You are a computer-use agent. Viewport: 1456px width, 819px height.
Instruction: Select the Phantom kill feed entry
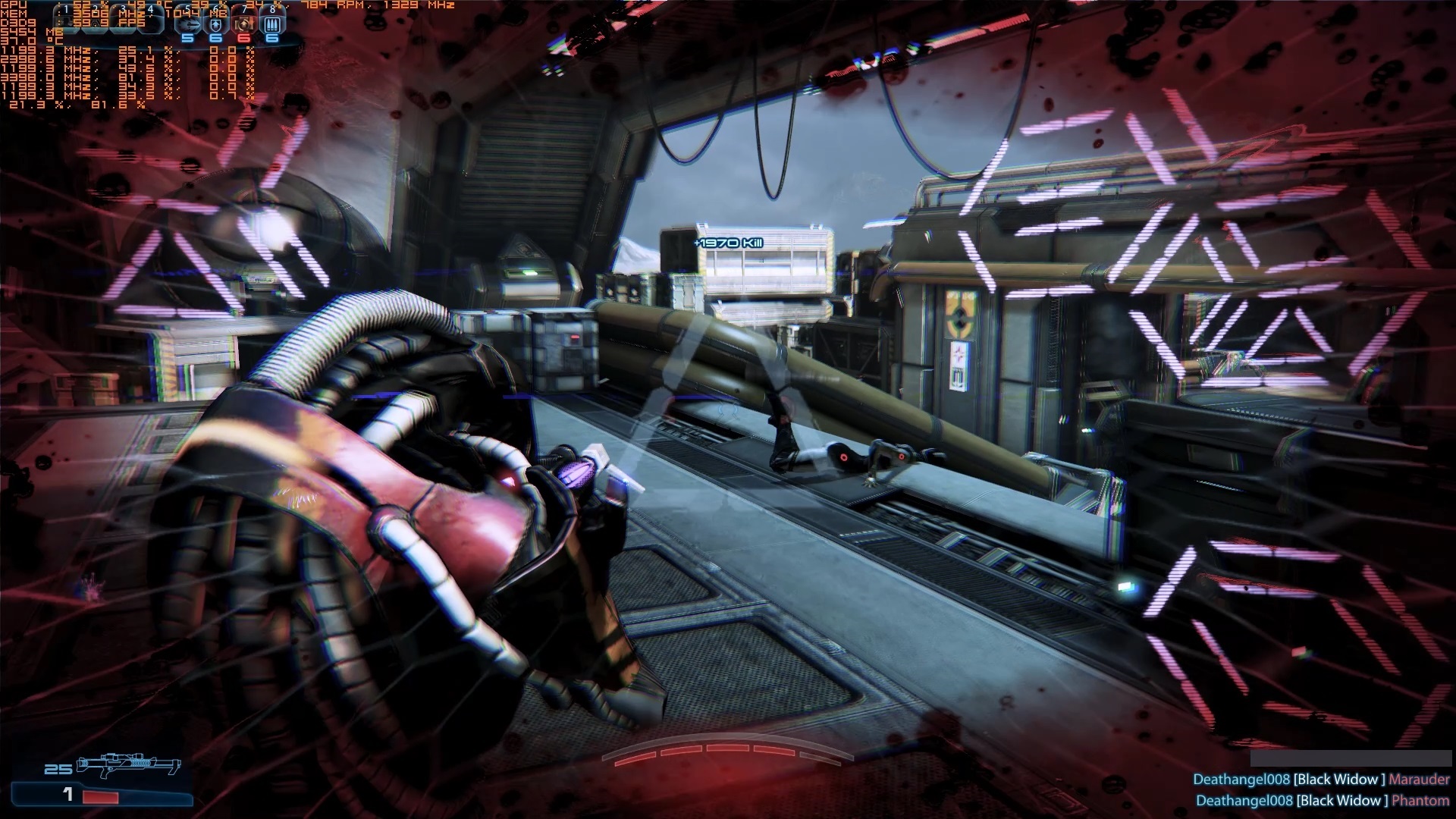click(x=1322, y=801)
